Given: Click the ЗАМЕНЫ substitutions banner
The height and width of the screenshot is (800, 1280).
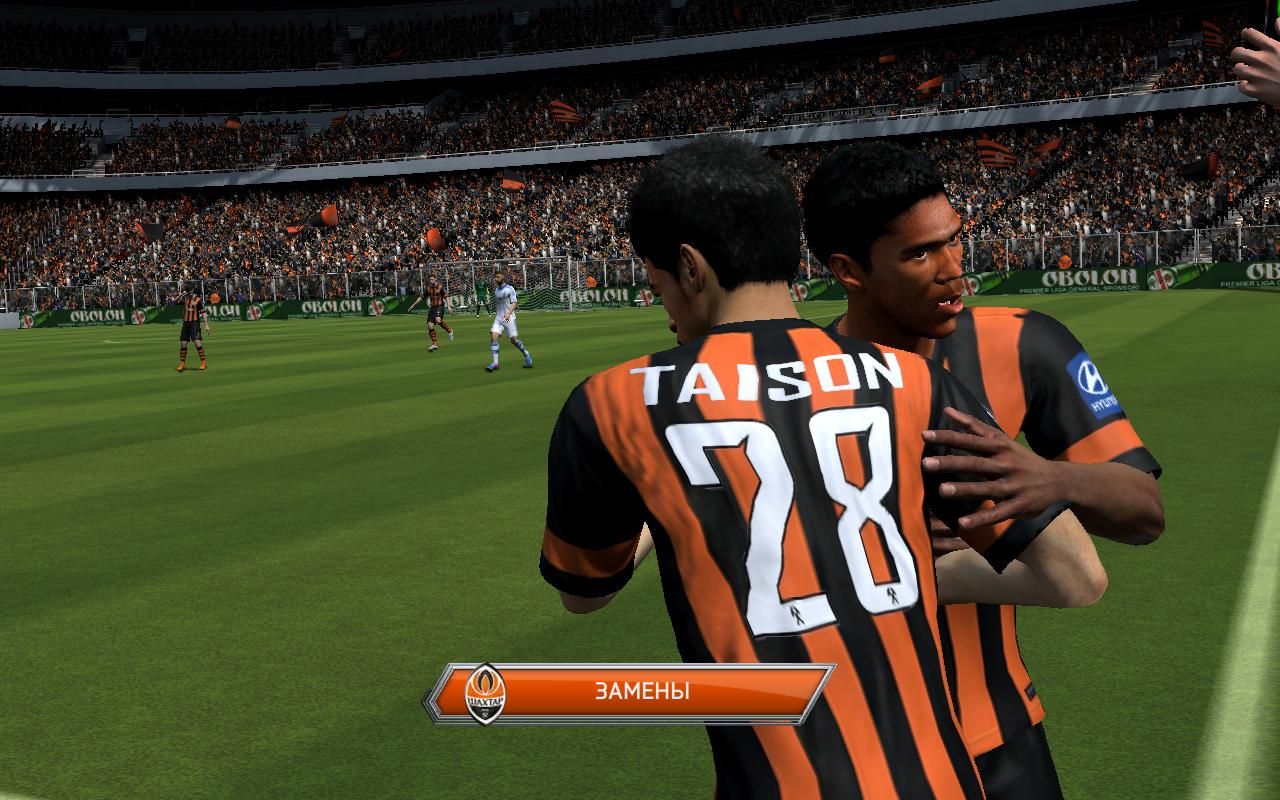Looking at the screenshot, I should point(642,691).
